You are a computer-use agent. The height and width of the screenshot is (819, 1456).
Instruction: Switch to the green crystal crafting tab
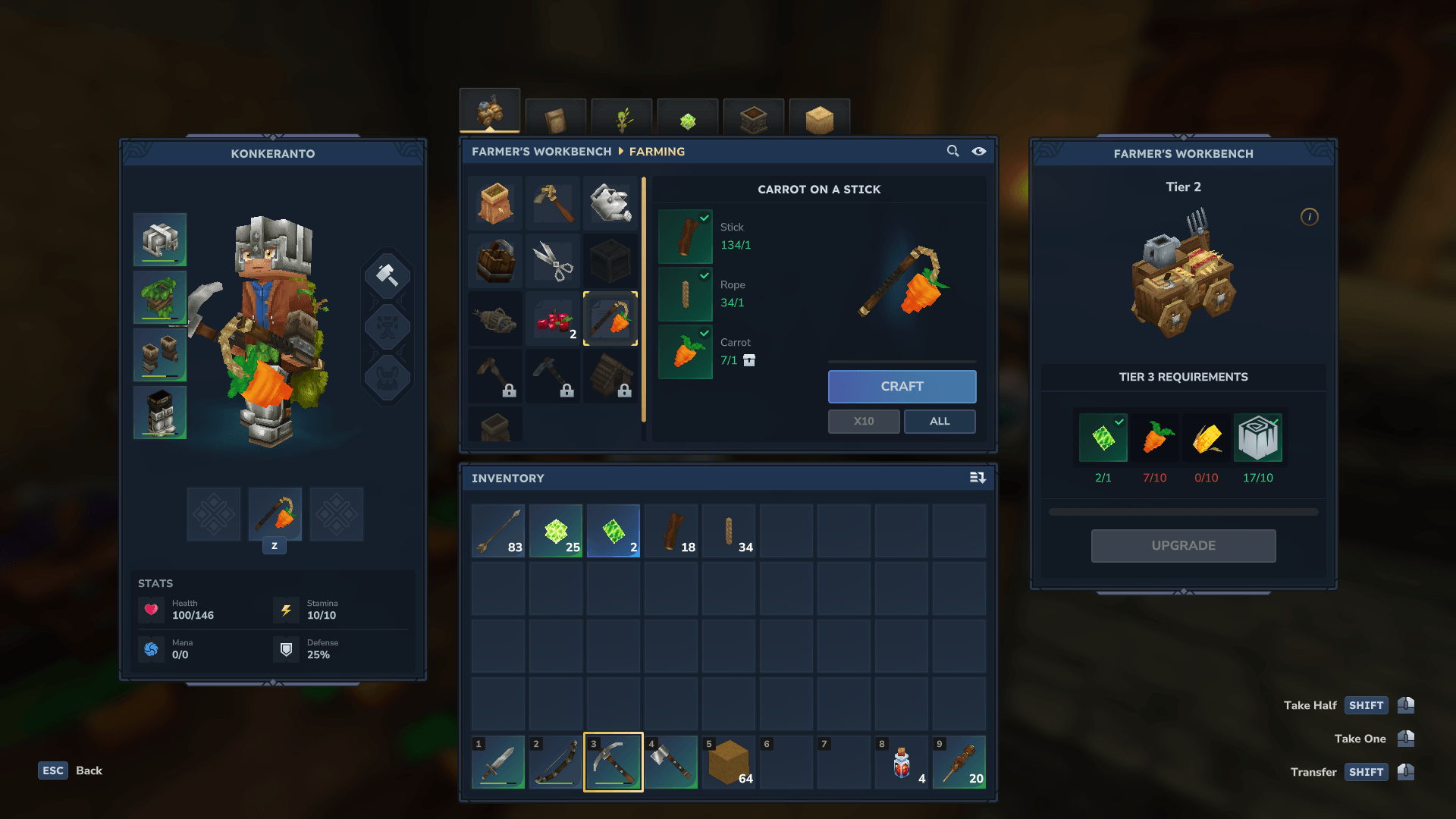688,120
